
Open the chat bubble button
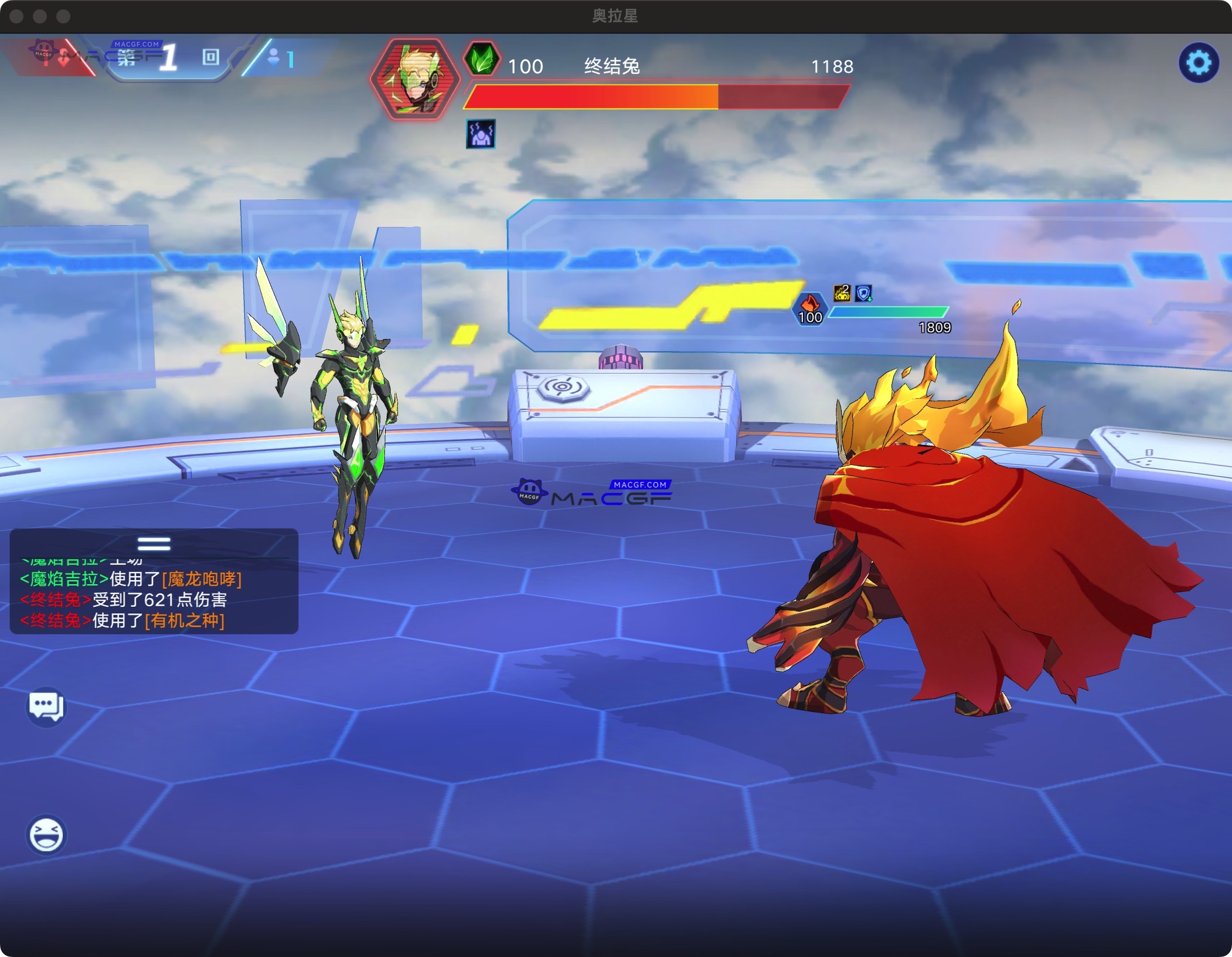click(46, 706)
